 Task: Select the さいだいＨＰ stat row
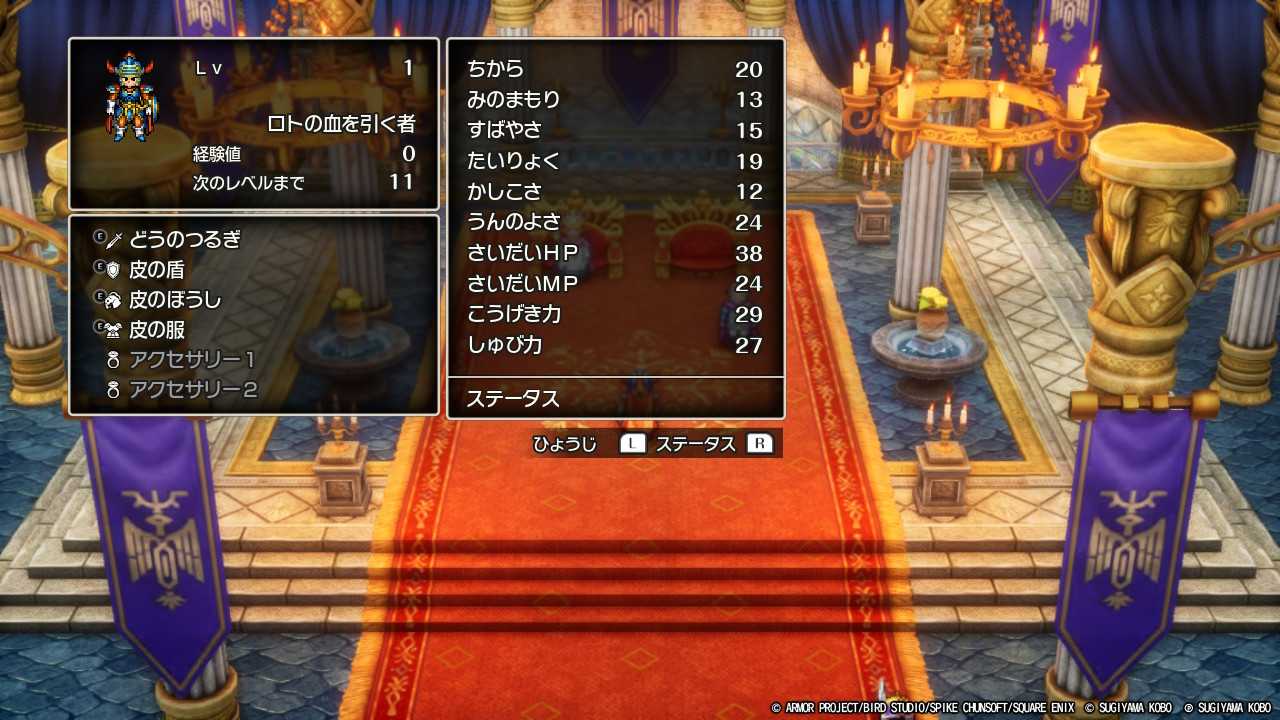click(x=615, y=253)
